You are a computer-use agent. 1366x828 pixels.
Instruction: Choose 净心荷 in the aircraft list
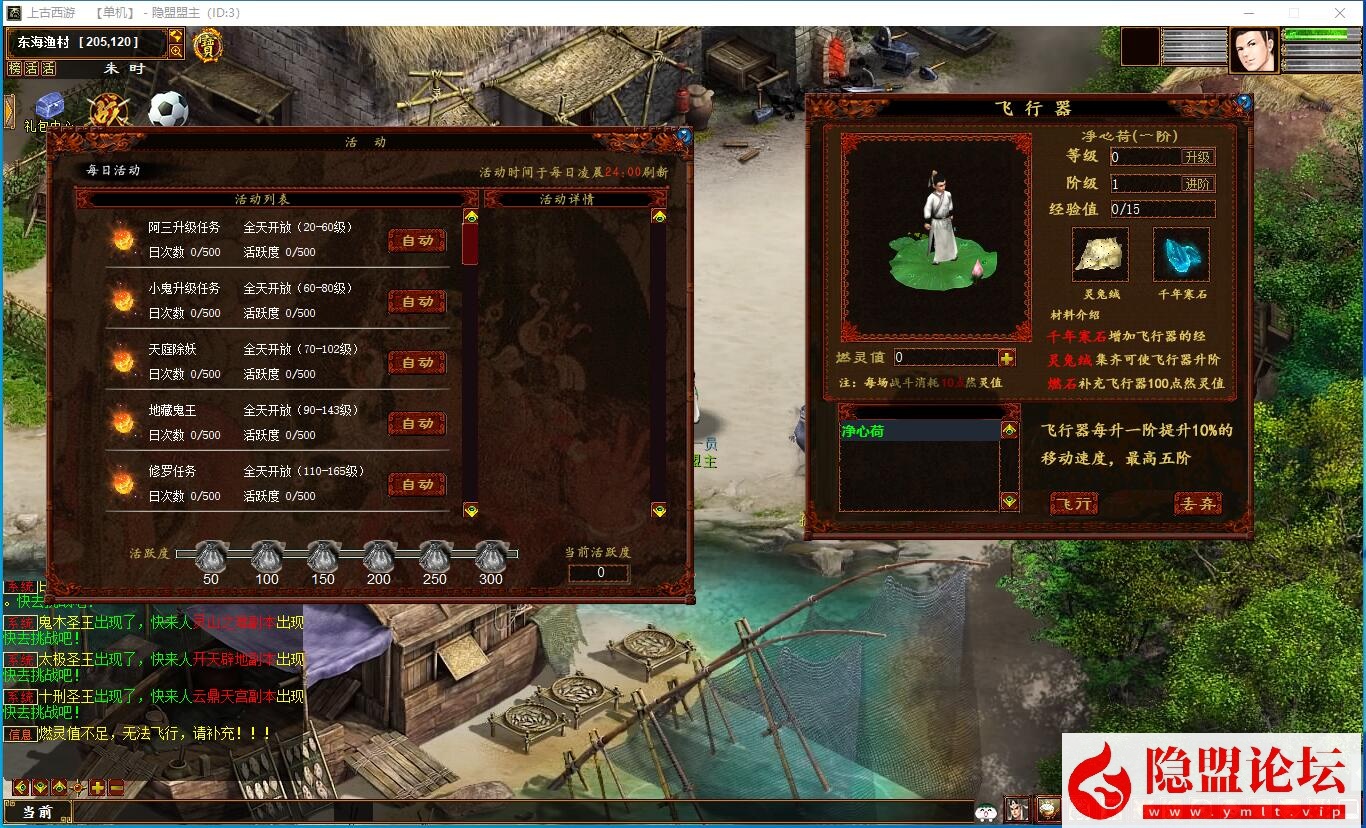point(918,431)
